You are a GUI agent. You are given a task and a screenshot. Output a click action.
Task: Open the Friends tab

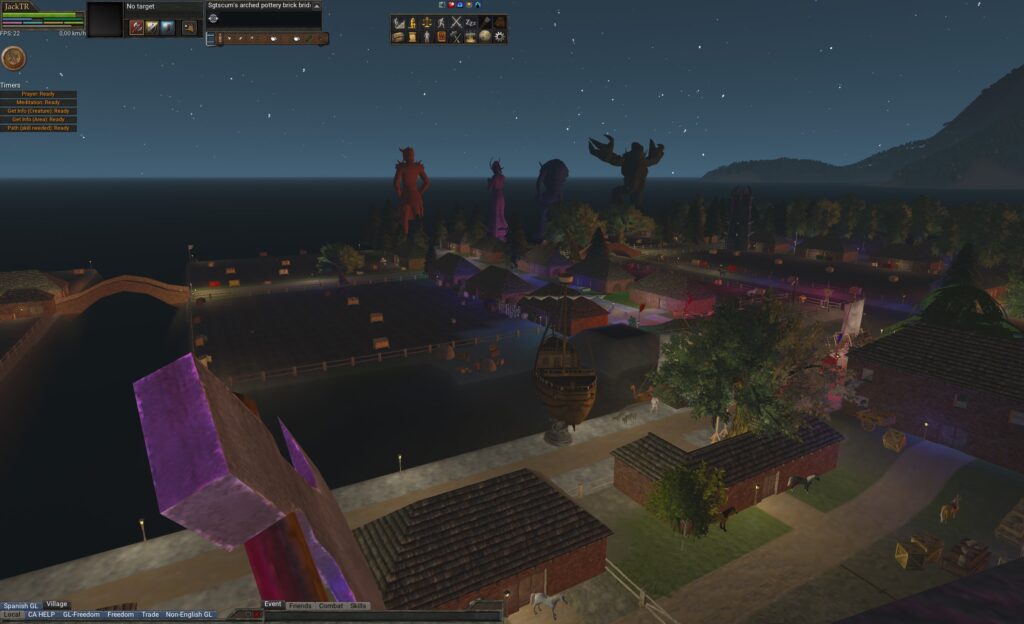pyautogui.click(x=300, y=606)
